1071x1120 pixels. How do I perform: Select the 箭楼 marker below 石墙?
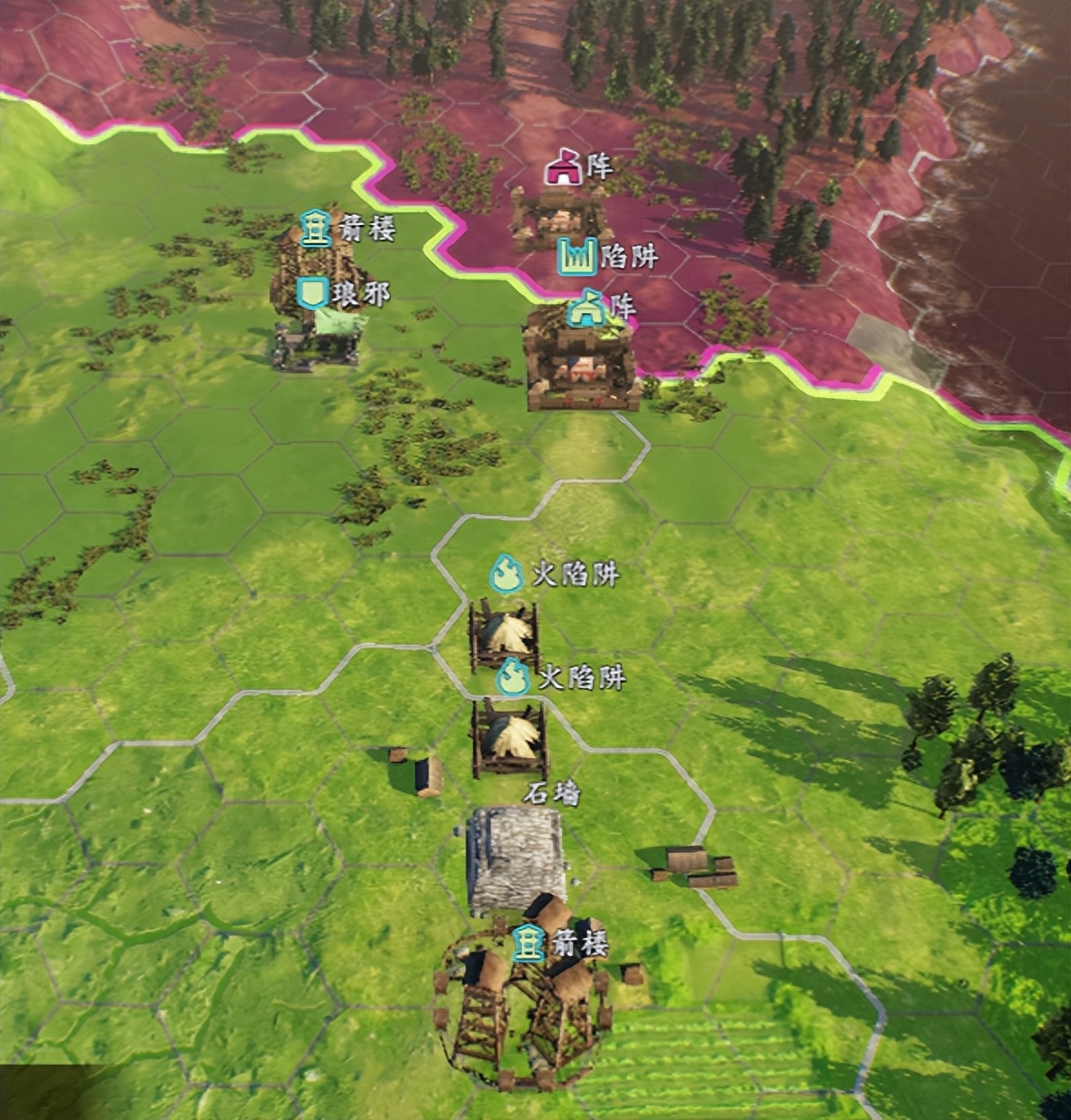pos(526,944)
